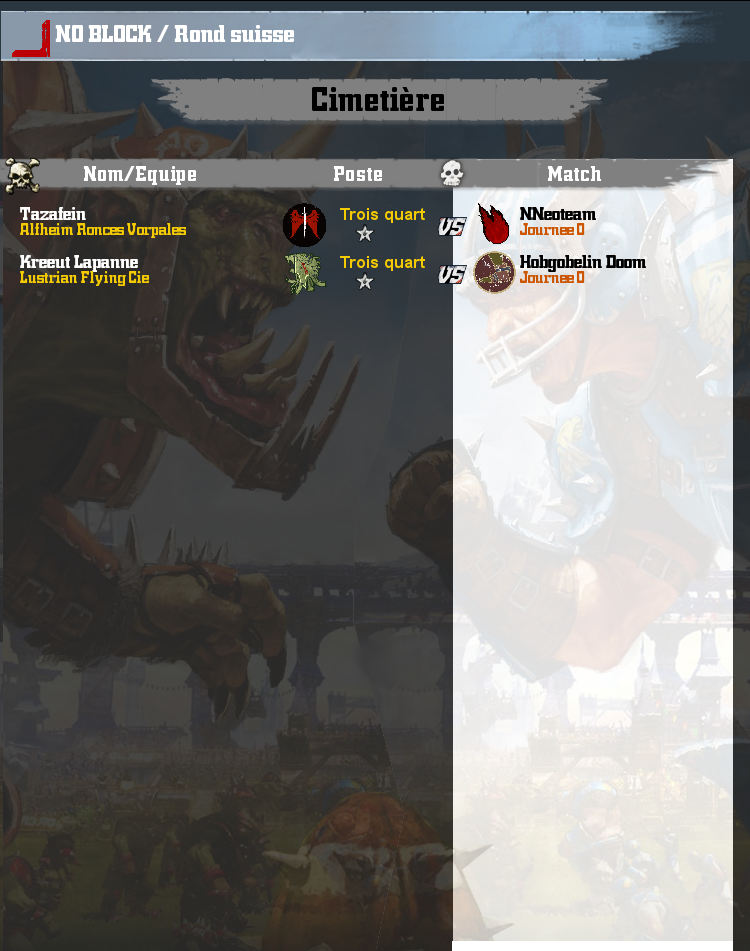Sort by the Match column header

pos(574,174)
